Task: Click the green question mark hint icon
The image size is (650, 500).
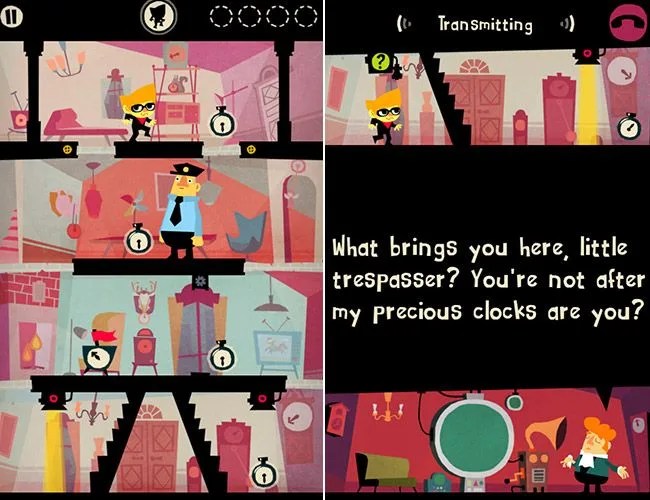Action: tap(379, 62)
